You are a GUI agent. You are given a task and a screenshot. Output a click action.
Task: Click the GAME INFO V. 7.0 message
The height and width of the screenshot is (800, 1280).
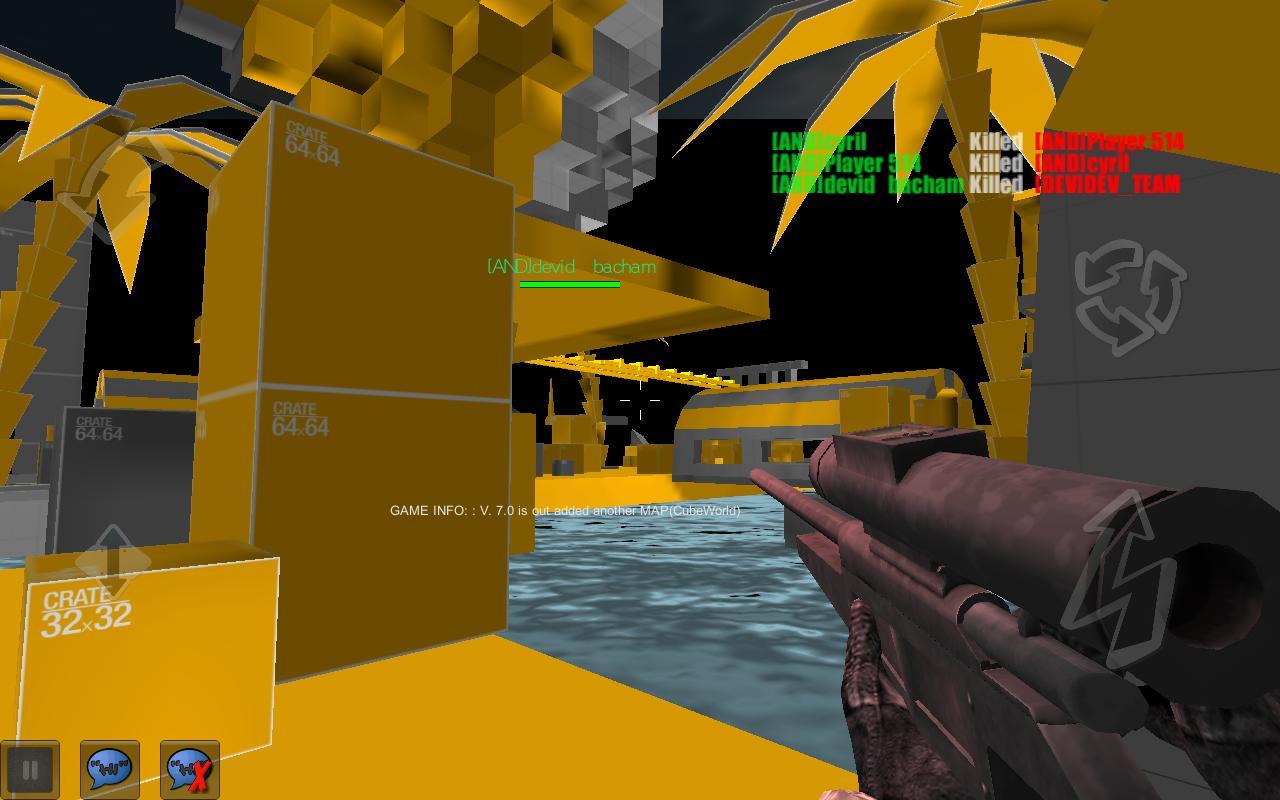click(565, 510)
